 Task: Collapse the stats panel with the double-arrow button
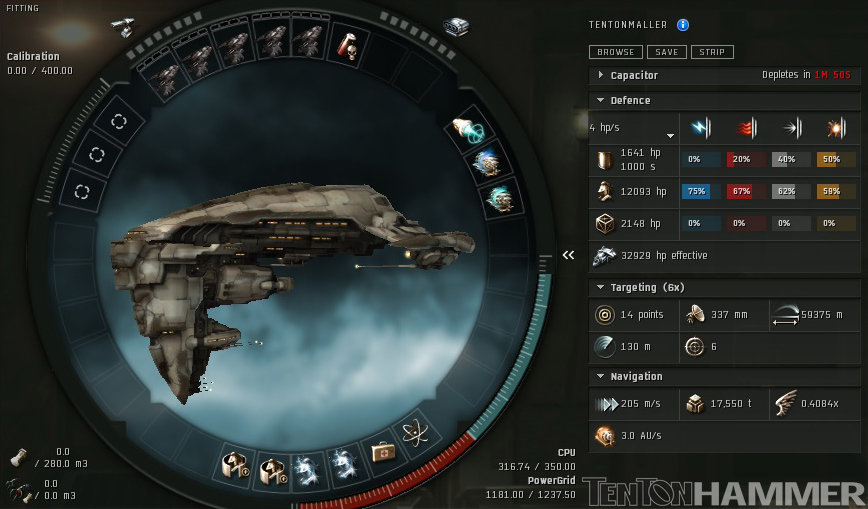point(568,255)
